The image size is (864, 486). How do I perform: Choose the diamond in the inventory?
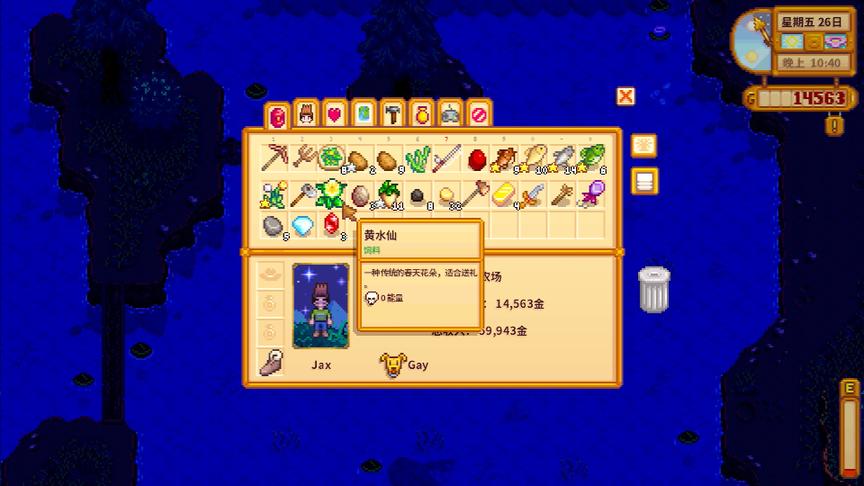[x=301, y=226]
